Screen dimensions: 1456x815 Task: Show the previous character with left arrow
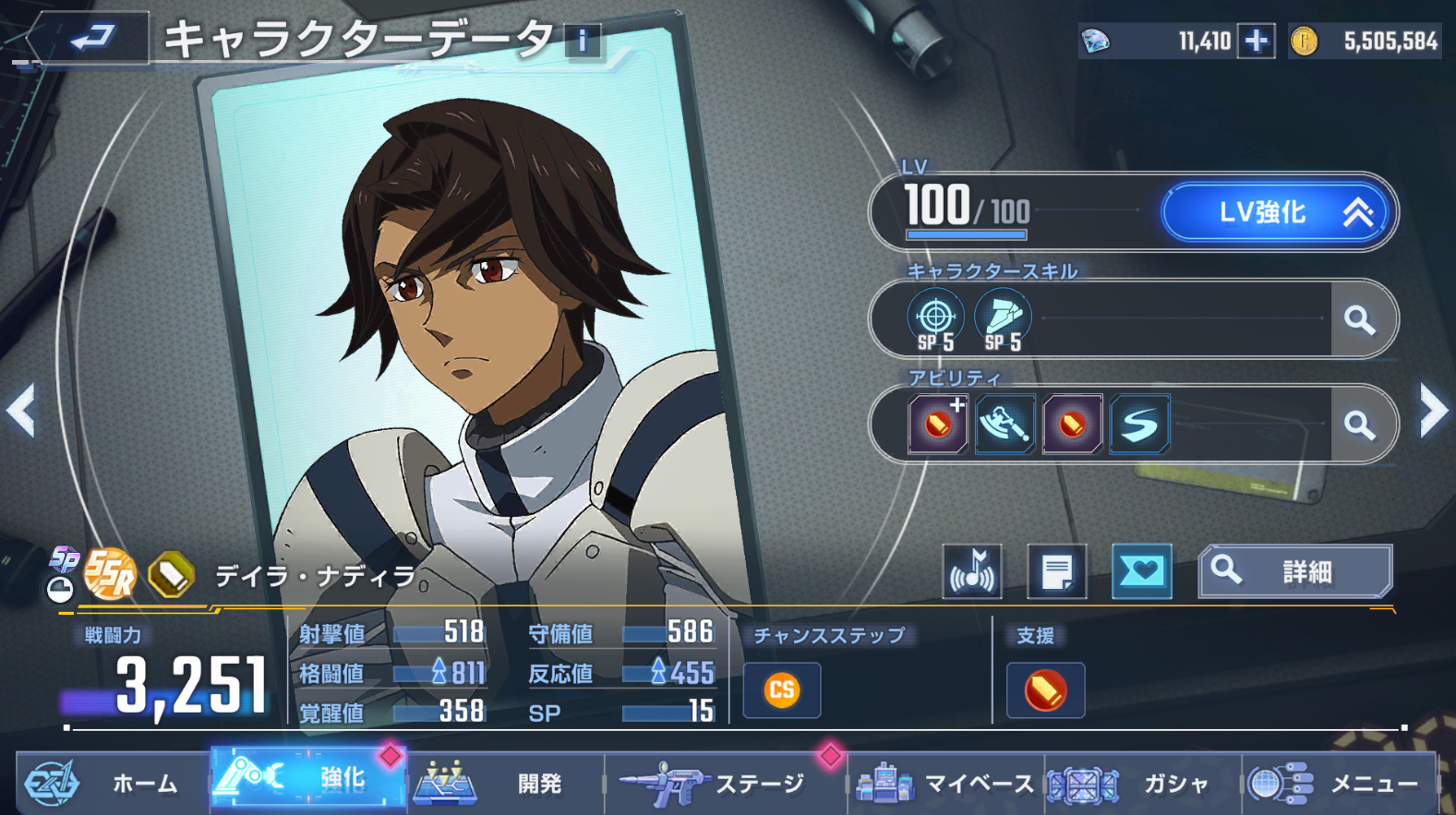[20, 410]
